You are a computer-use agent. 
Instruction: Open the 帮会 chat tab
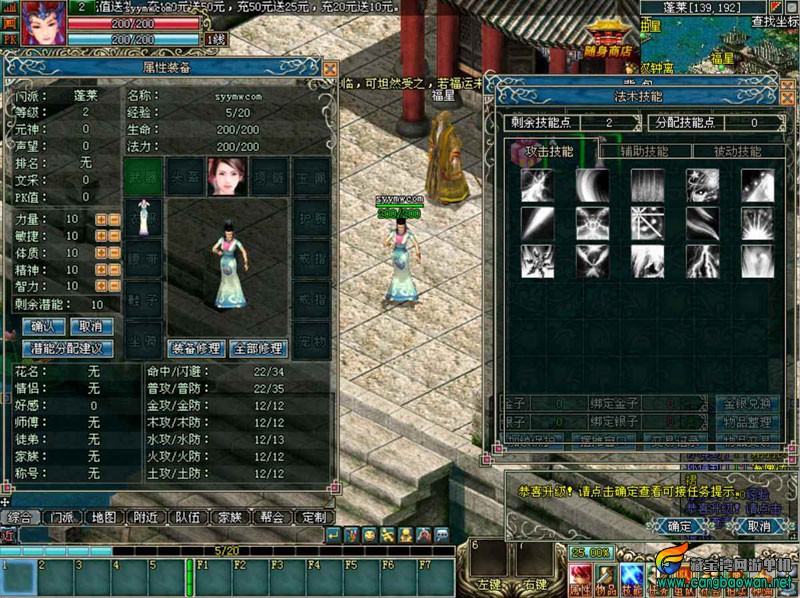[x=271, y=518]
